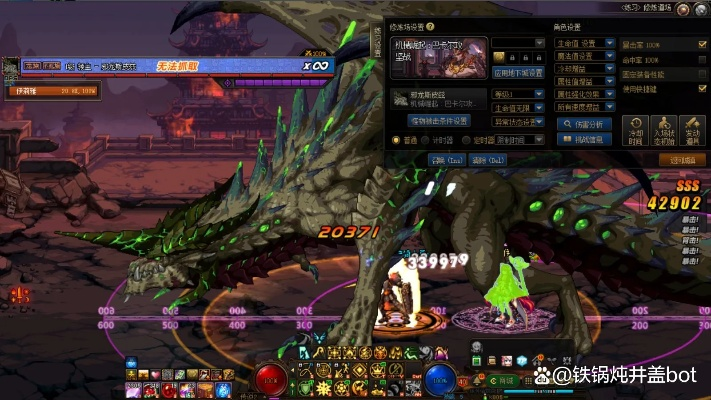Click the 应用地下城设置 button
Screen dimensions: 711x400
[519, 73]
